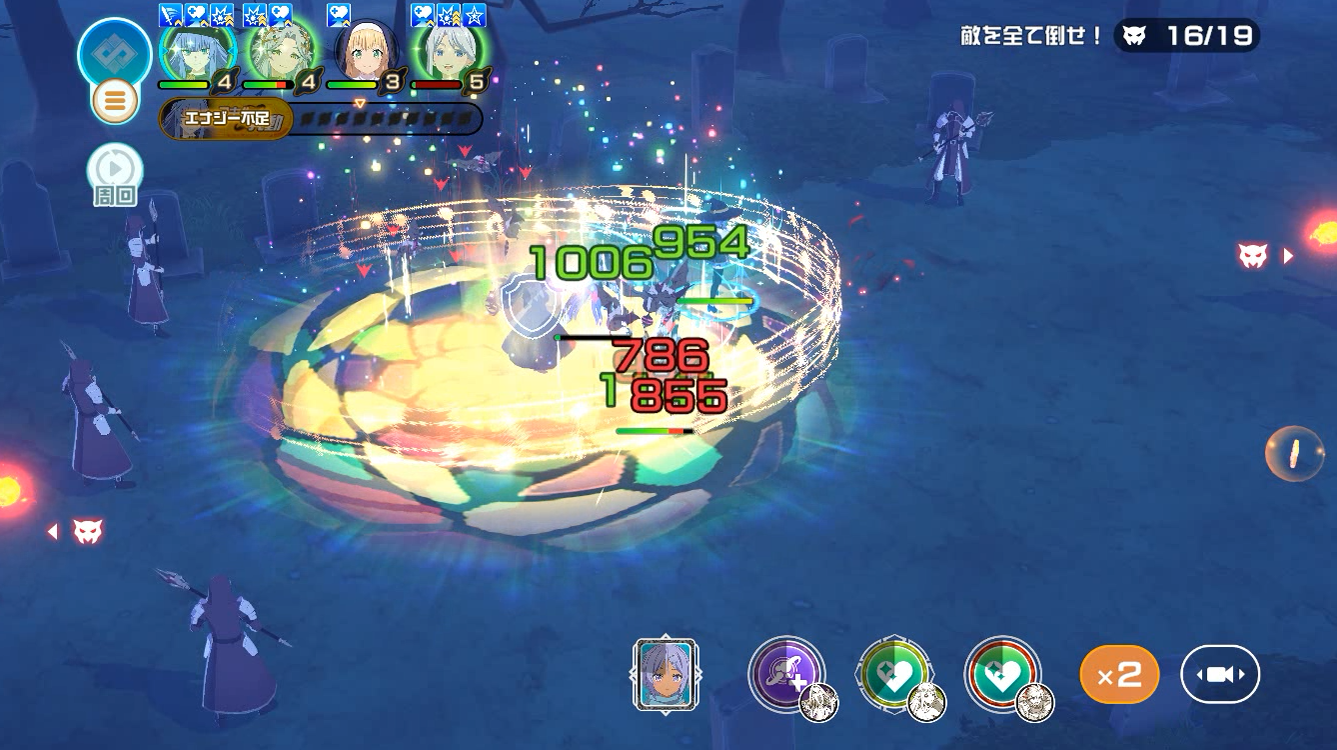Tap the floating bubble icon at right edge
This screenshot has height=750, width=1337.
1294,453
